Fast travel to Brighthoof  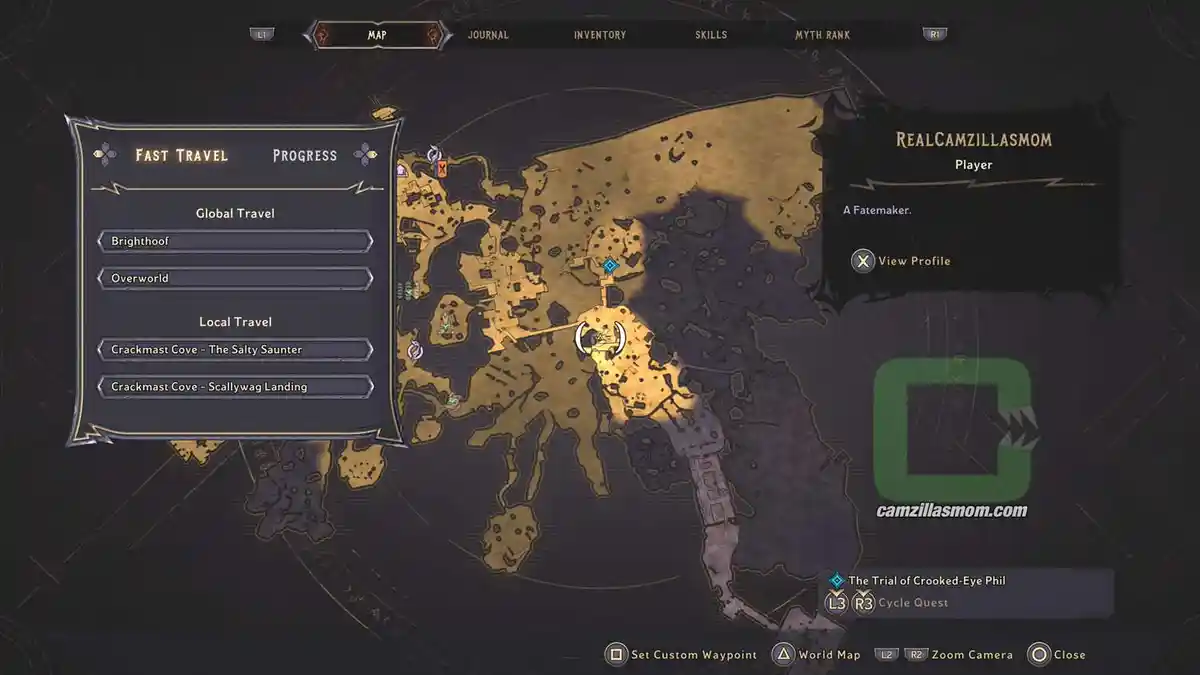click(236, 242)
